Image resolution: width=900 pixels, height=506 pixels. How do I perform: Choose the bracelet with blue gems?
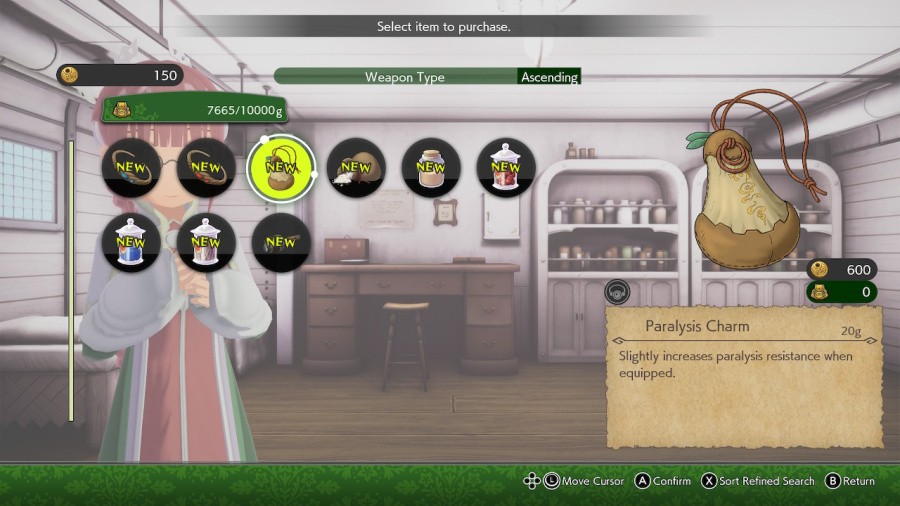tap(131, 168)
